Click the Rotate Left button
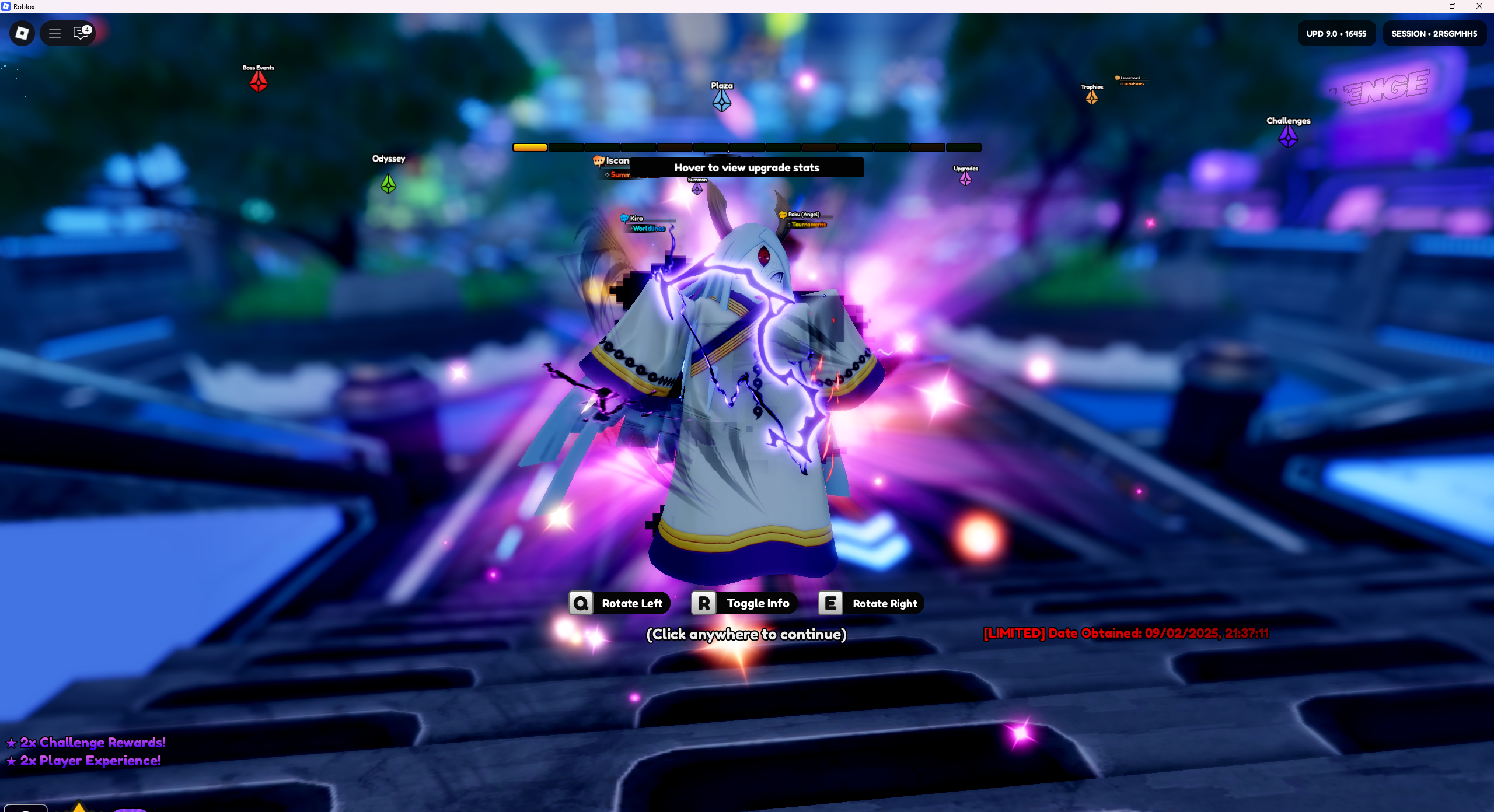The width and height of the screenshot is (1494, 812). [620, 603]
